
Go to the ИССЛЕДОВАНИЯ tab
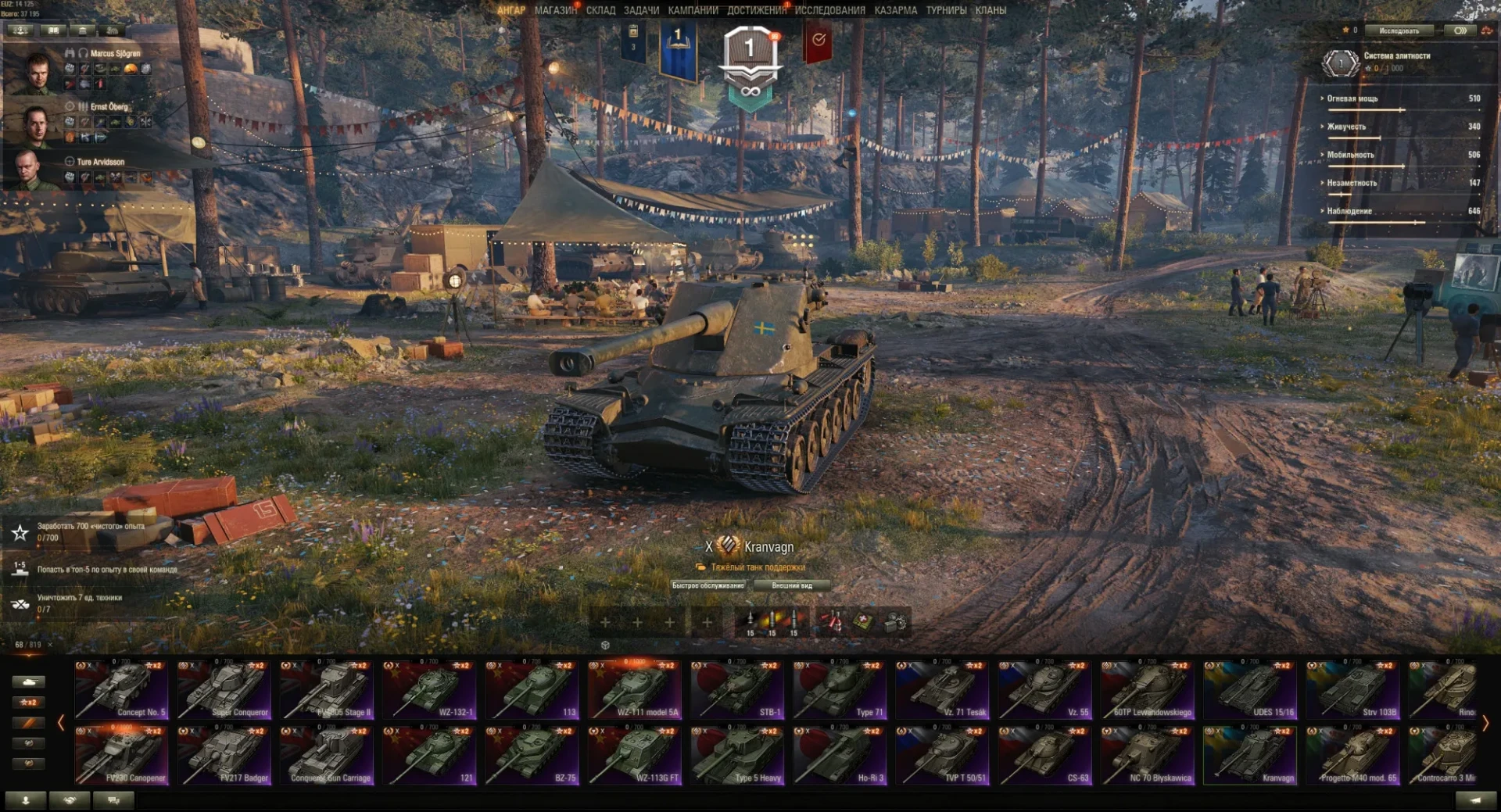(x=829, y=10)
